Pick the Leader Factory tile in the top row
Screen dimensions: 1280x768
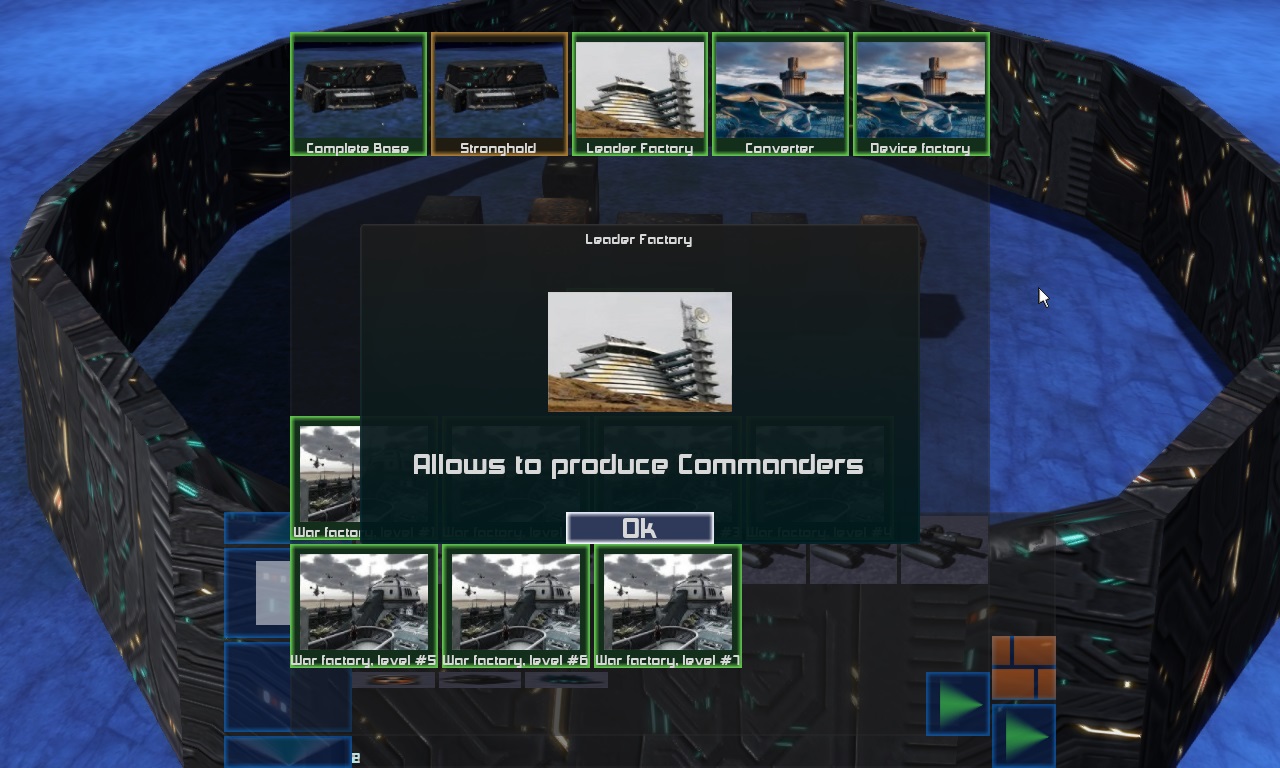(x=640, y=94)
